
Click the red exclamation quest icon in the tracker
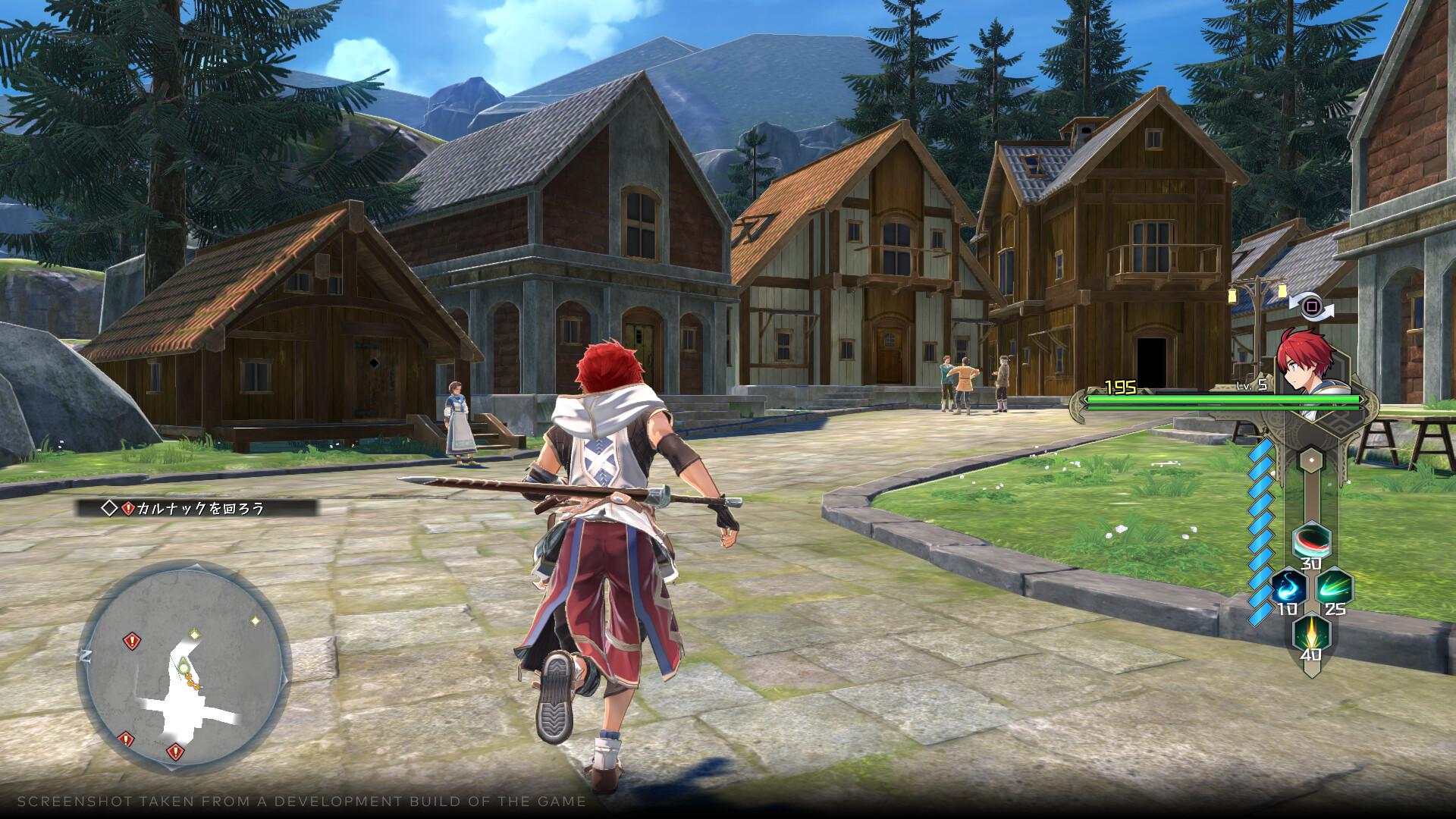(x=128, y=508)
